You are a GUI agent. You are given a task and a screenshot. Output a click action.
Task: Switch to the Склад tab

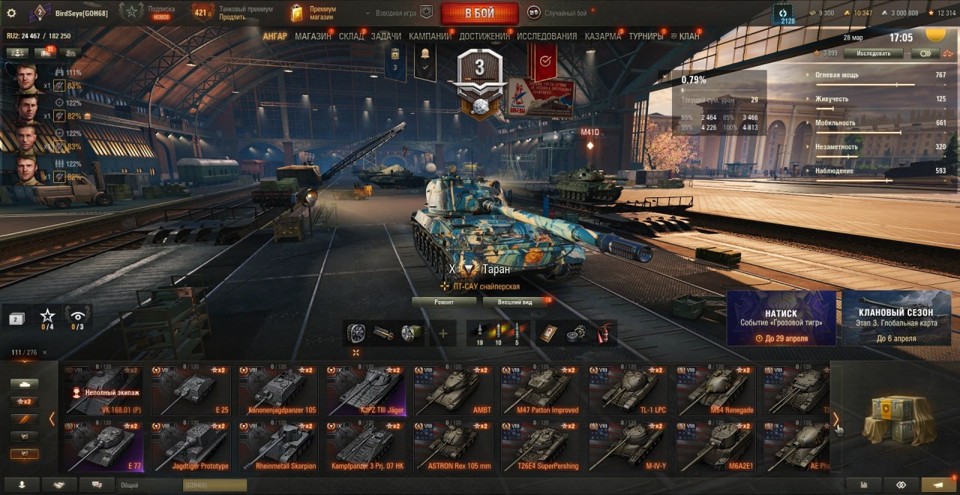(x=351, y=36)
